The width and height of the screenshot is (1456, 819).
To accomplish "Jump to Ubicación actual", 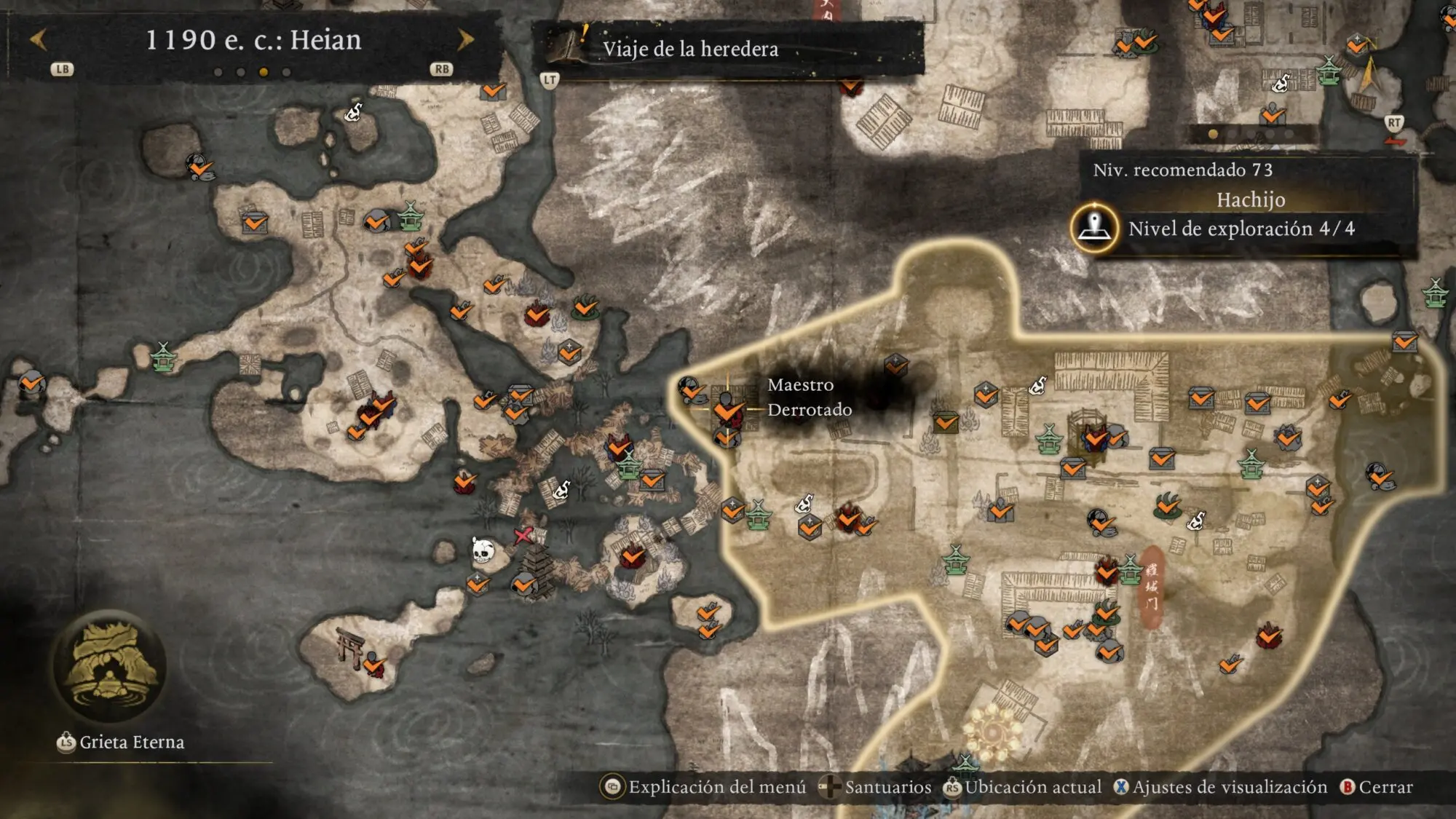I will click(1023, 787).
